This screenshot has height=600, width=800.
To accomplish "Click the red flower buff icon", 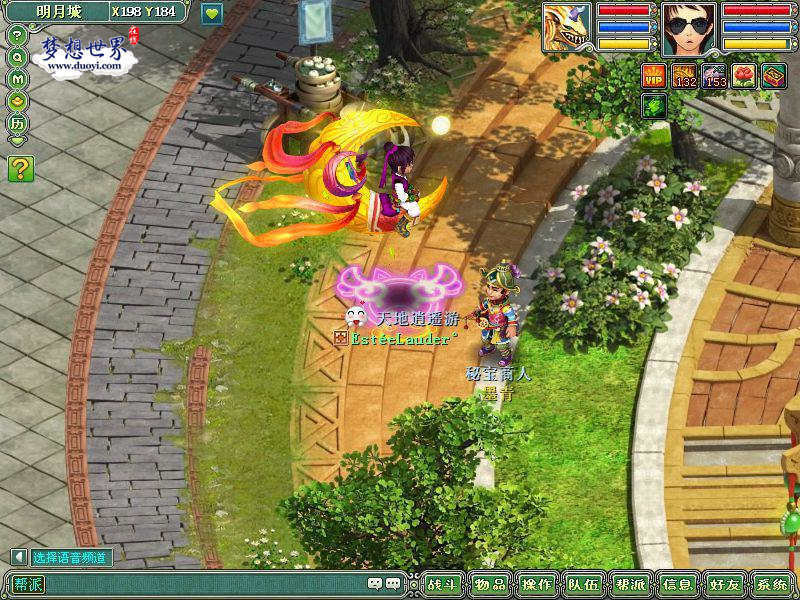I will [x=744, y=75].
